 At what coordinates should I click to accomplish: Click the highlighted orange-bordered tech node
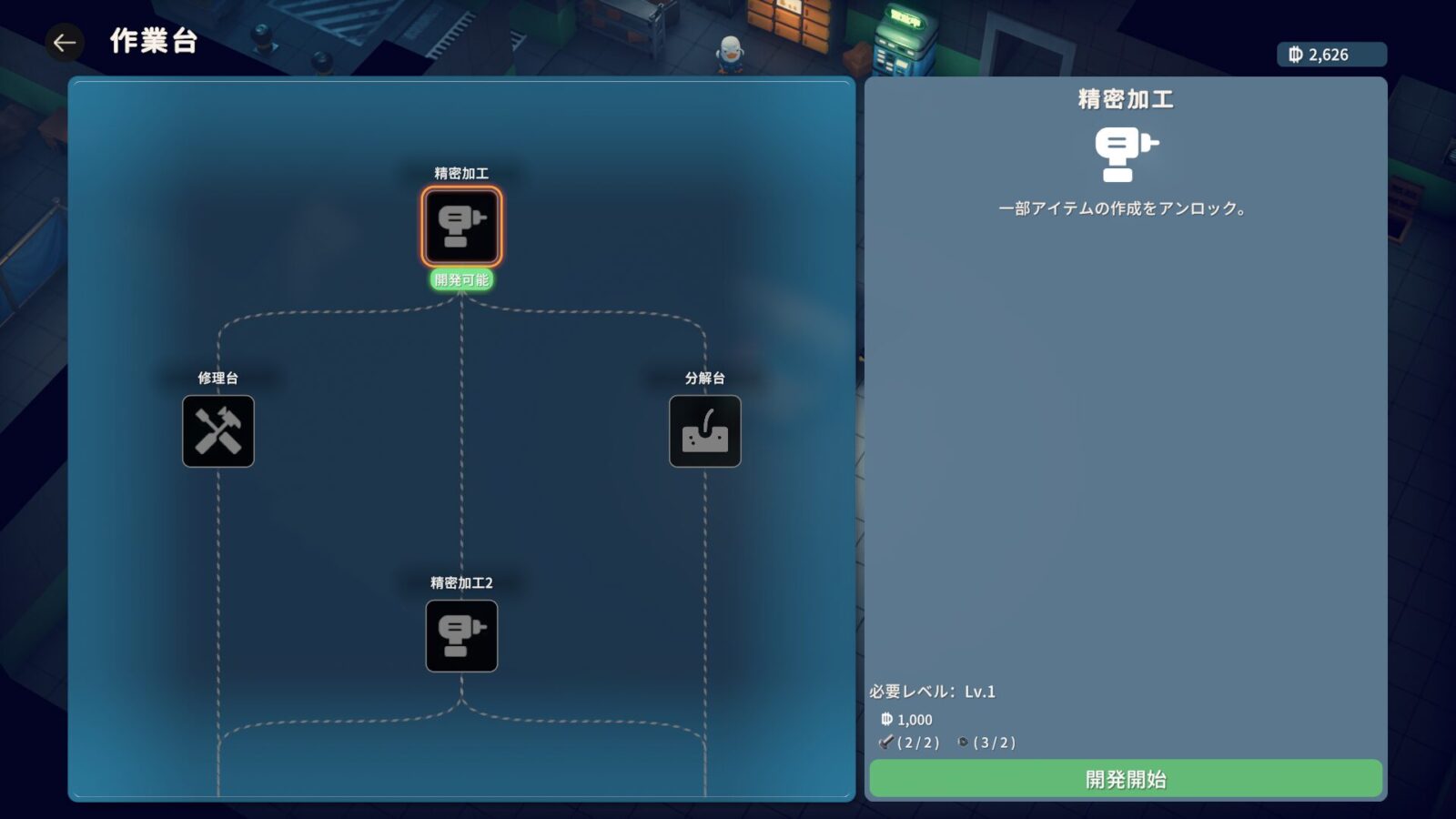pyautogui.click(x=461, y=227)
